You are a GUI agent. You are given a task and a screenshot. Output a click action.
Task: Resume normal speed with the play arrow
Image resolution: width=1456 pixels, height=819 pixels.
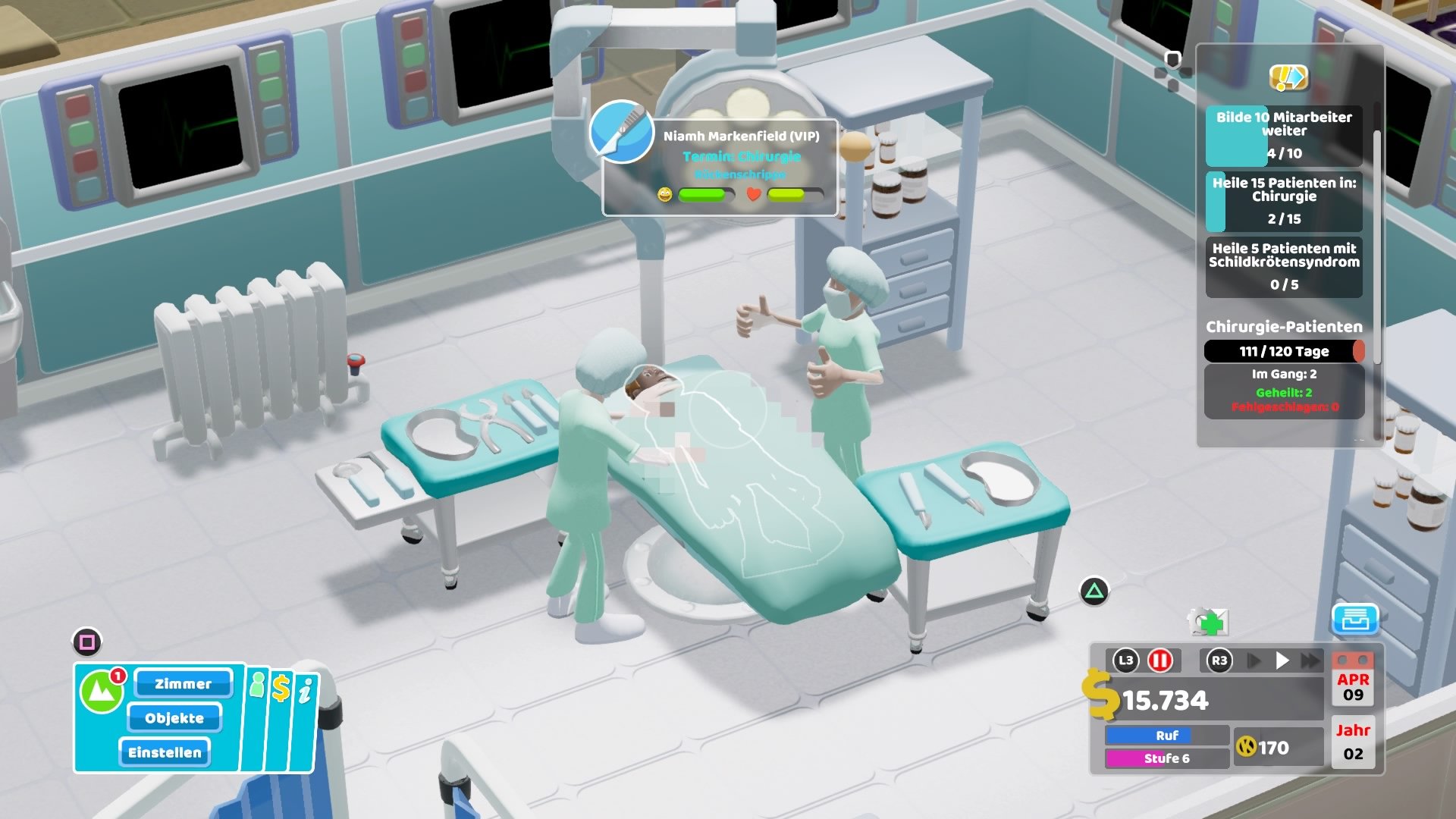coord(1282,660)
